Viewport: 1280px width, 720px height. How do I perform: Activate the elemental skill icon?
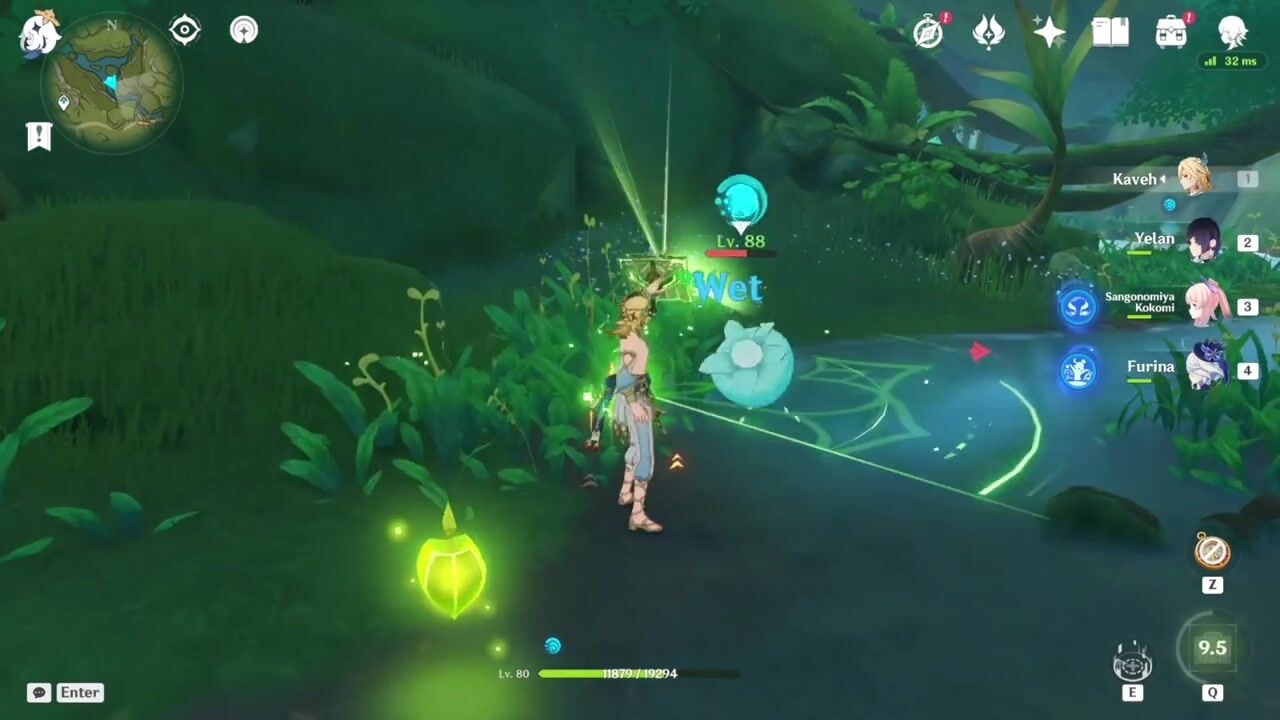coord(1132,662)
